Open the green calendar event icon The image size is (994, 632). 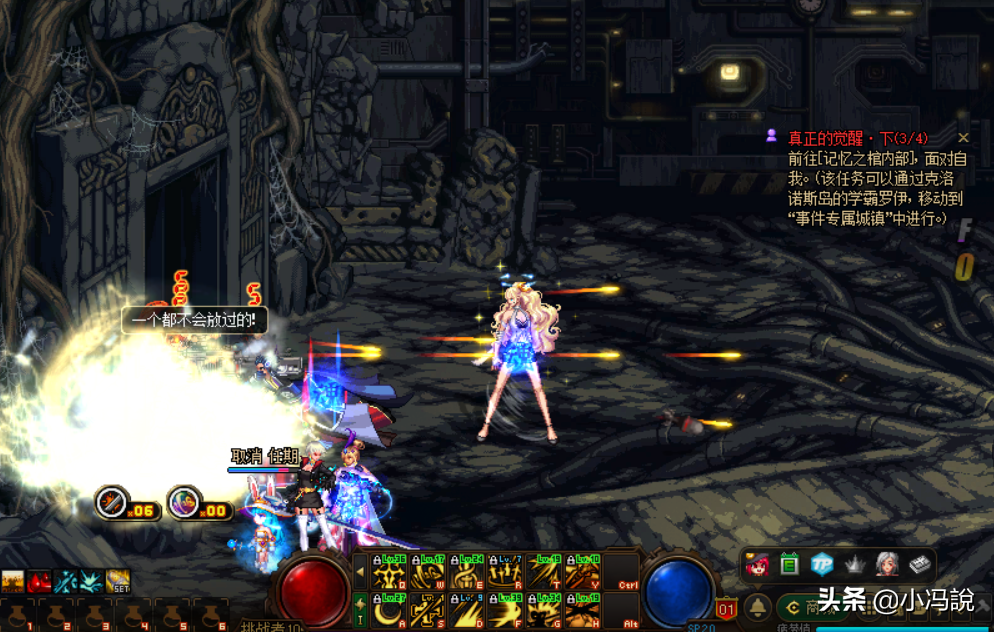(790, 564)
